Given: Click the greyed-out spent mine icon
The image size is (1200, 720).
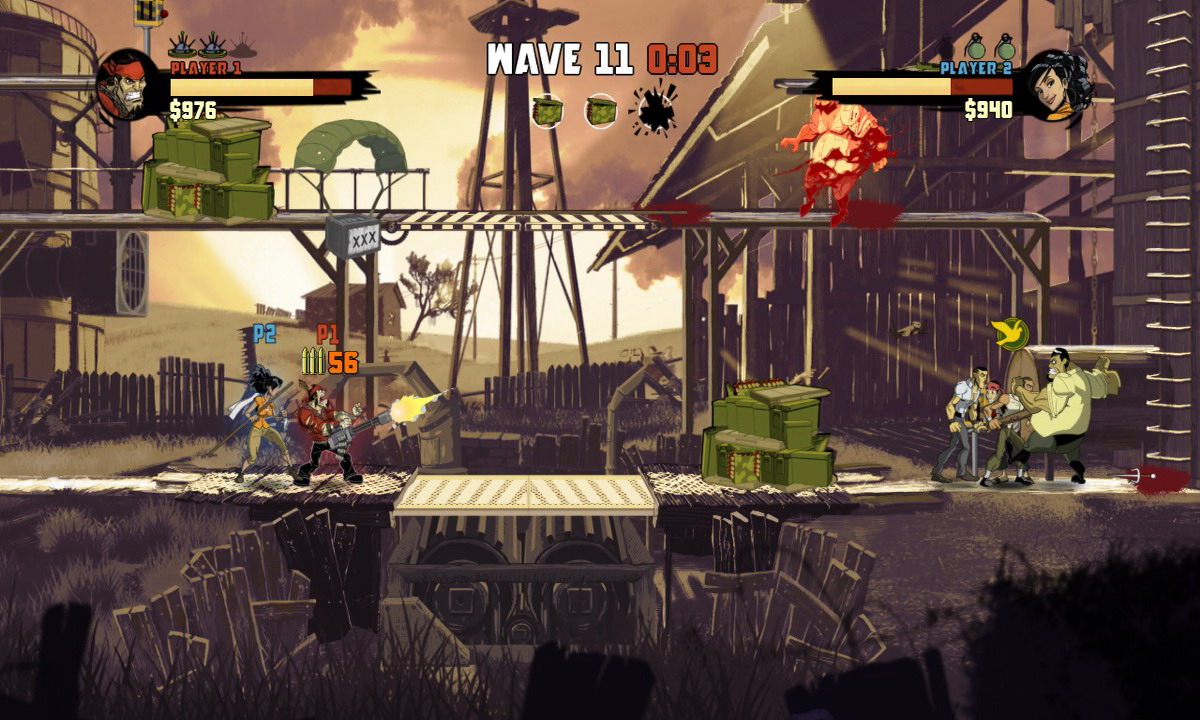Looking at the screenshot, I should (243, 45).
